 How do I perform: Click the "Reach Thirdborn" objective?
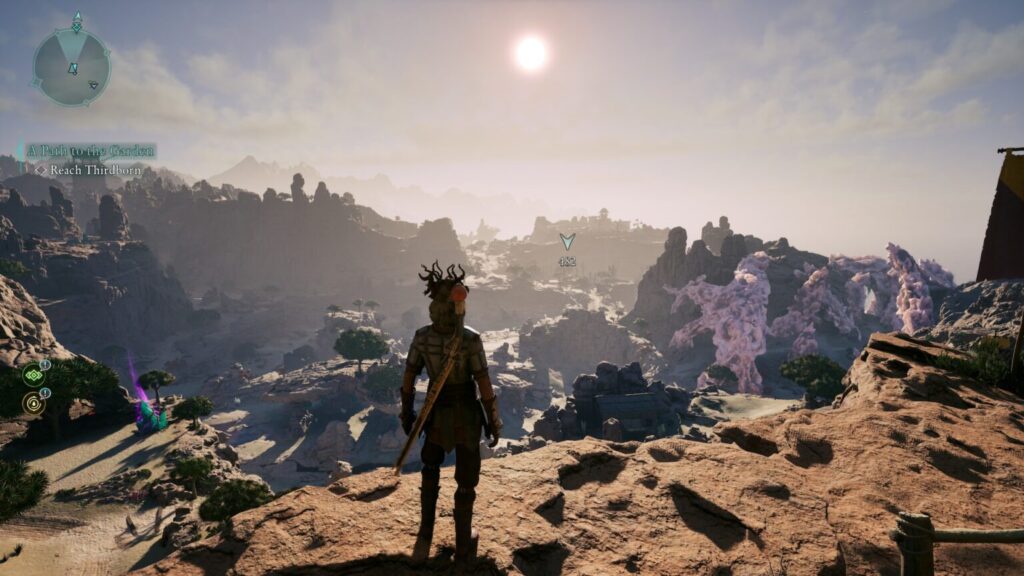(96, 170)
